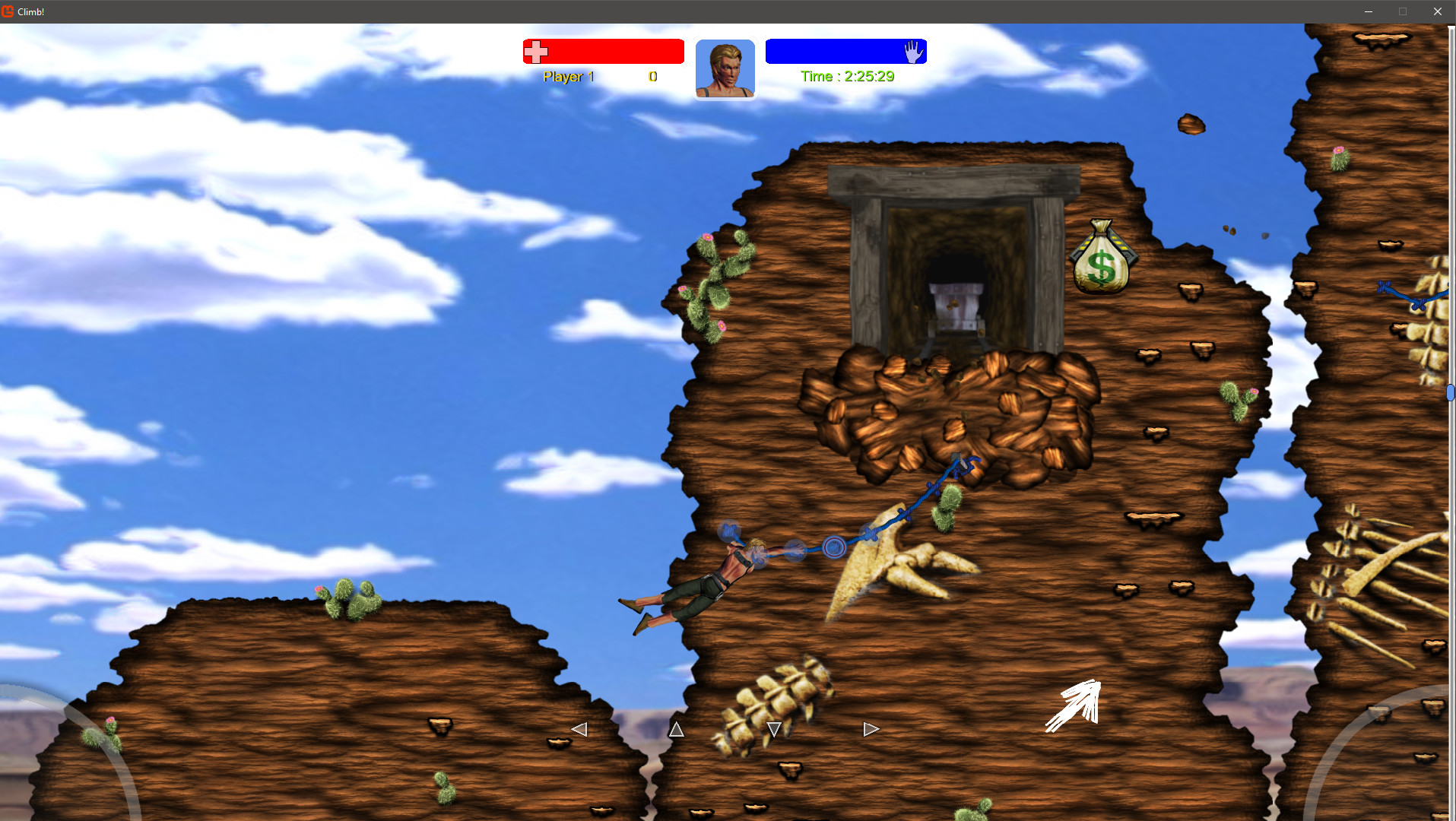This screenshot has width=1456, height=821.
Task: Click the down on-screen arrow control
Action: pyautogui.click(x=773, y=728)
